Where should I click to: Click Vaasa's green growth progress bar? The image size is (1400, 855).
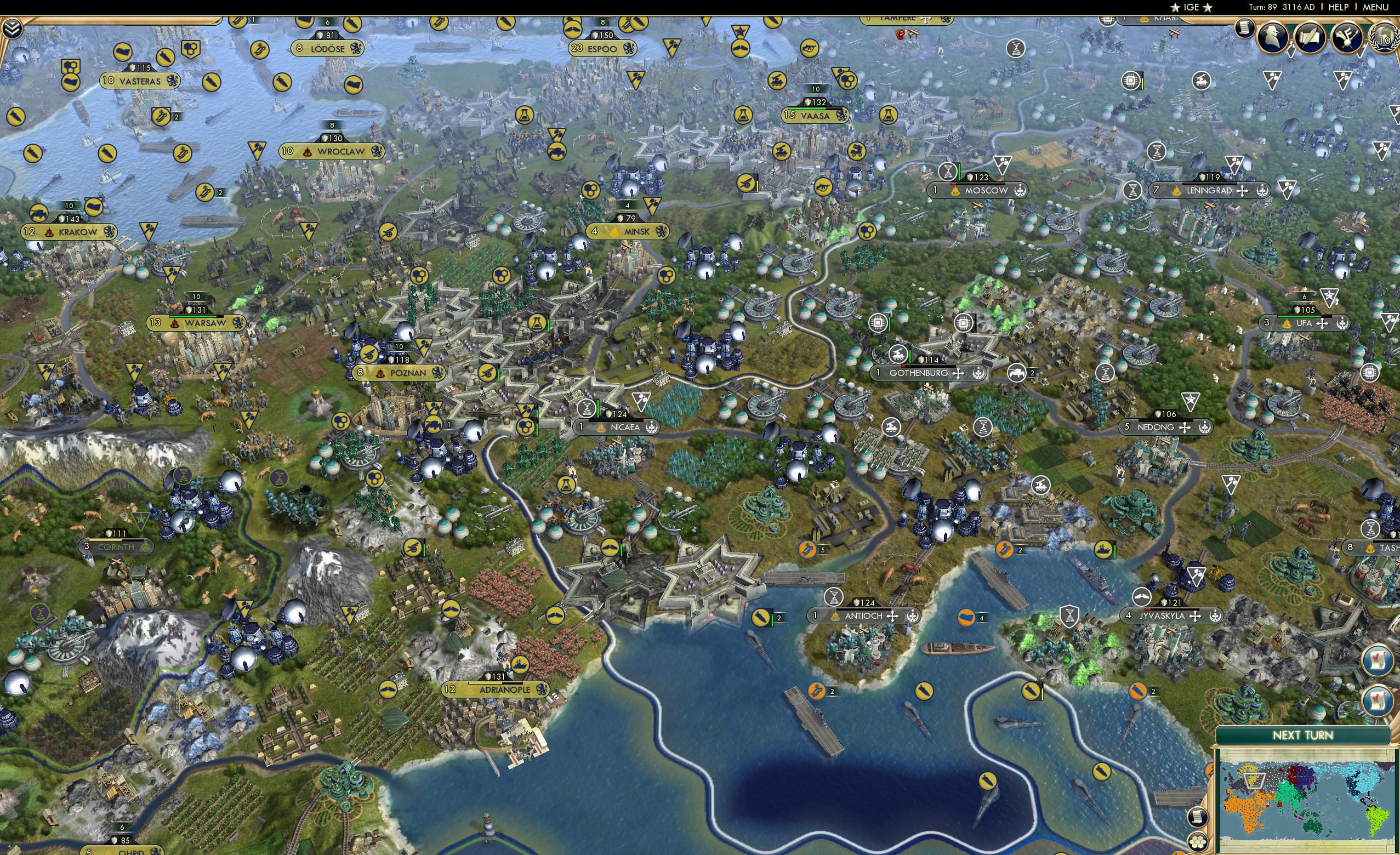(807, 110)
